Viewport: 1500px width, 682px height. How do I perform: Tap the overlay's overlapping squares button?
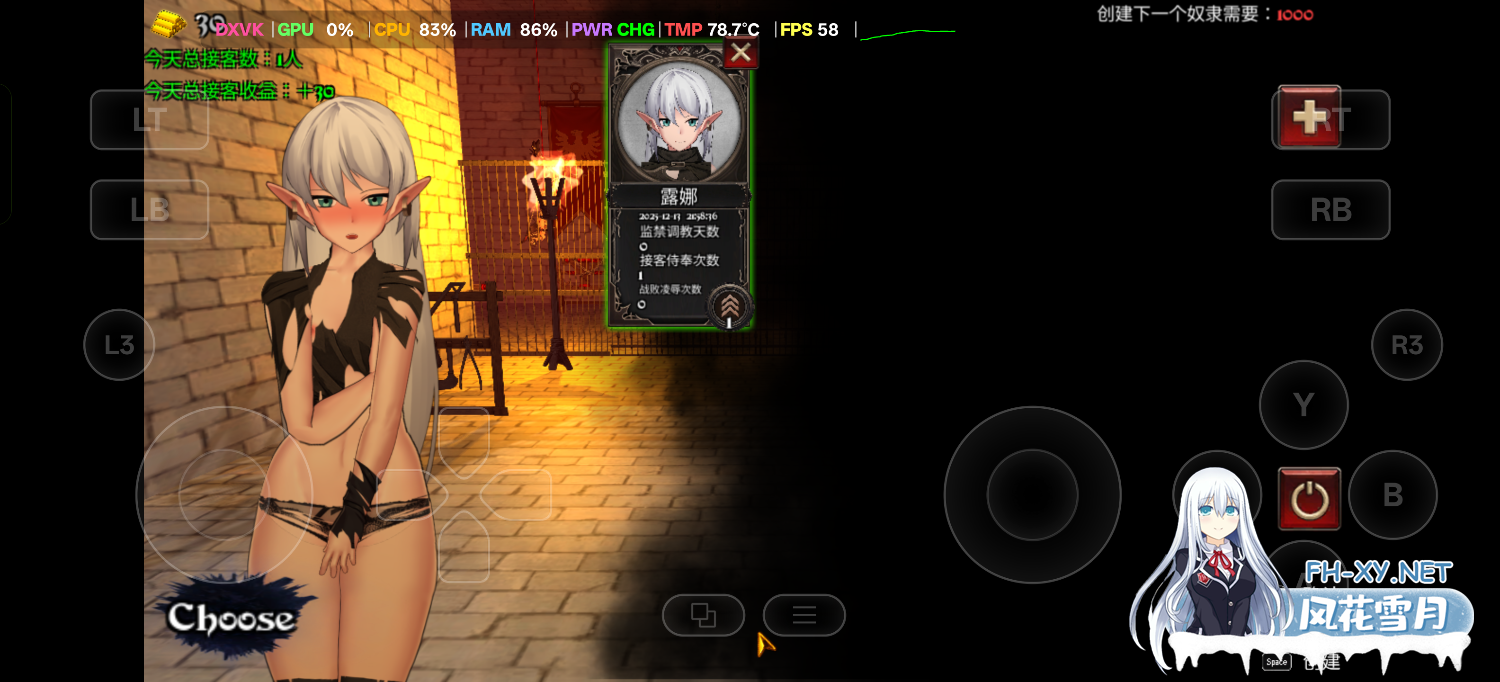coord(703,615)
